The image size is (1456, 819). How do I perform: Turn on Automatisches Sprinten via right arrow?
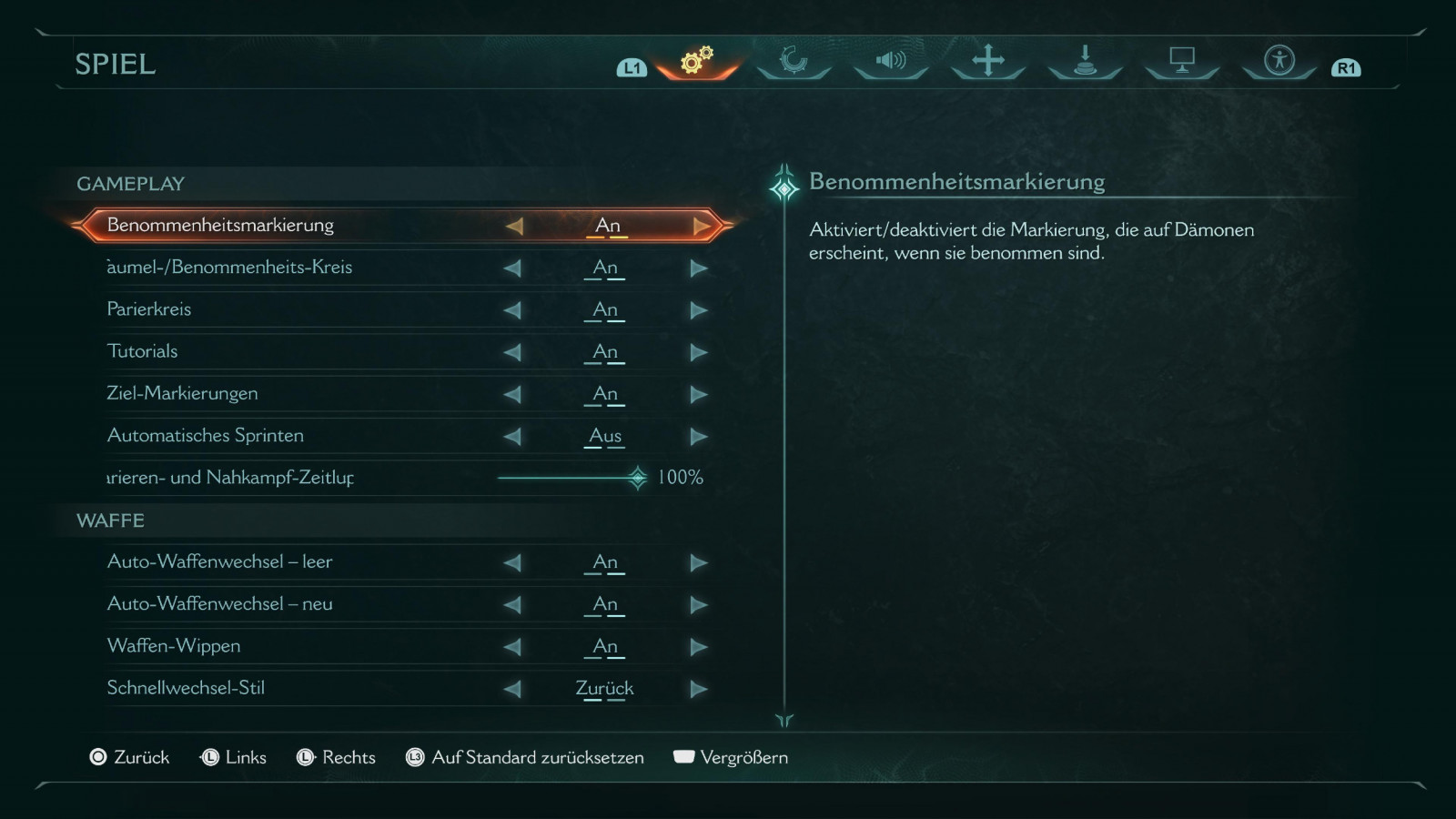(699, 437)
